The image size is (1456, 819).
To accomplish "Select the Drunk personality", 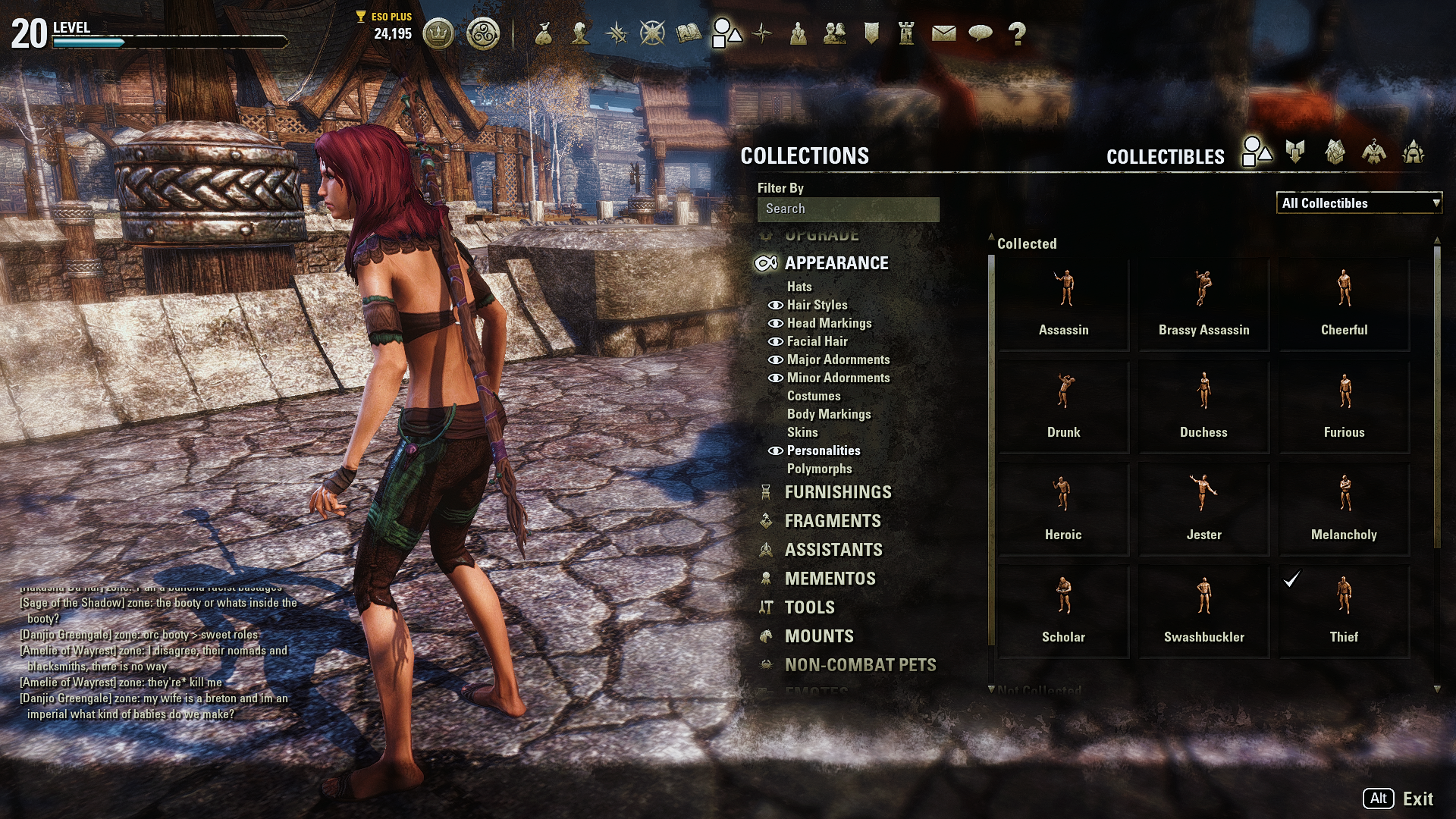I will 1063,406.
